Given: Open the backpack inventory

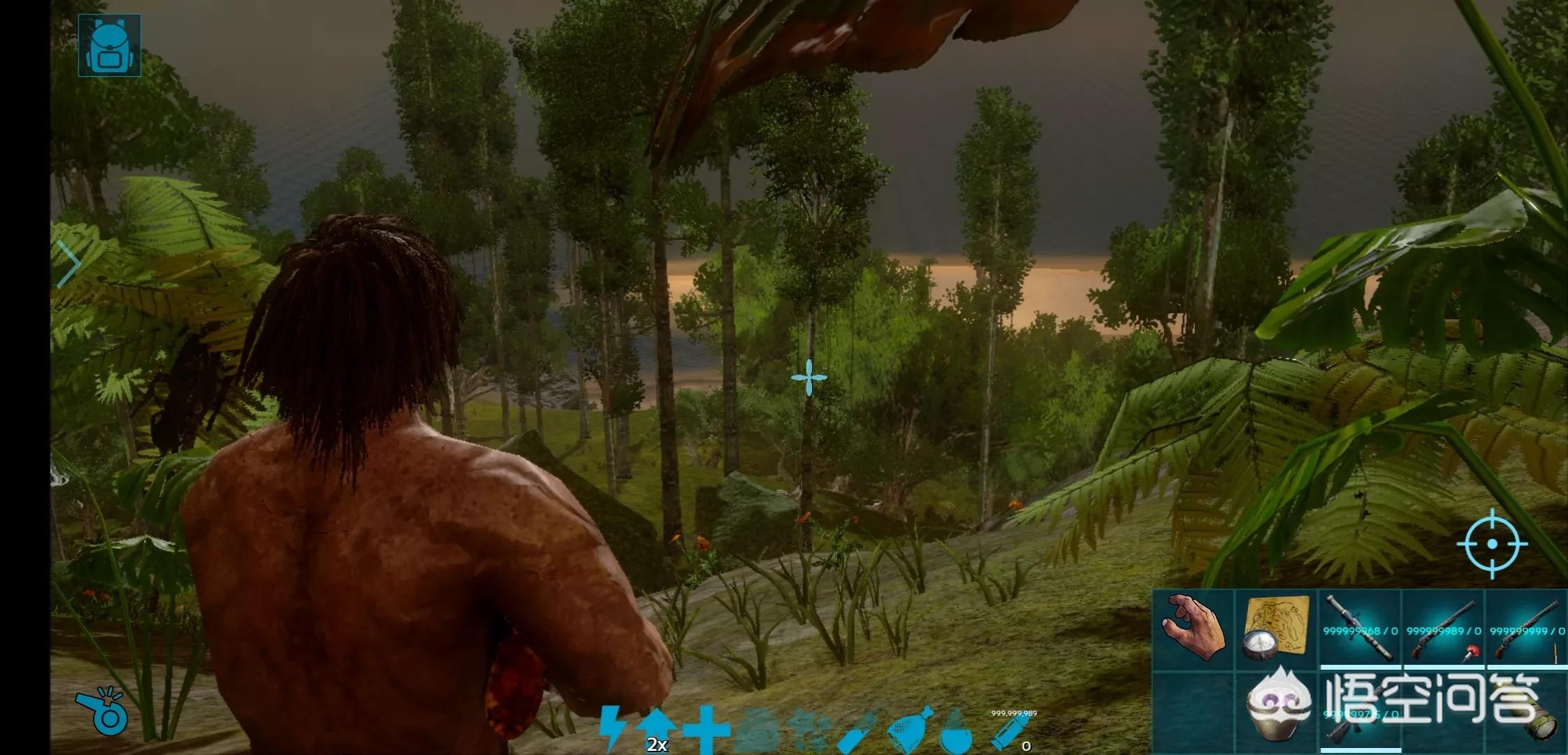Looking at the screenshot, I should [109, 45].
